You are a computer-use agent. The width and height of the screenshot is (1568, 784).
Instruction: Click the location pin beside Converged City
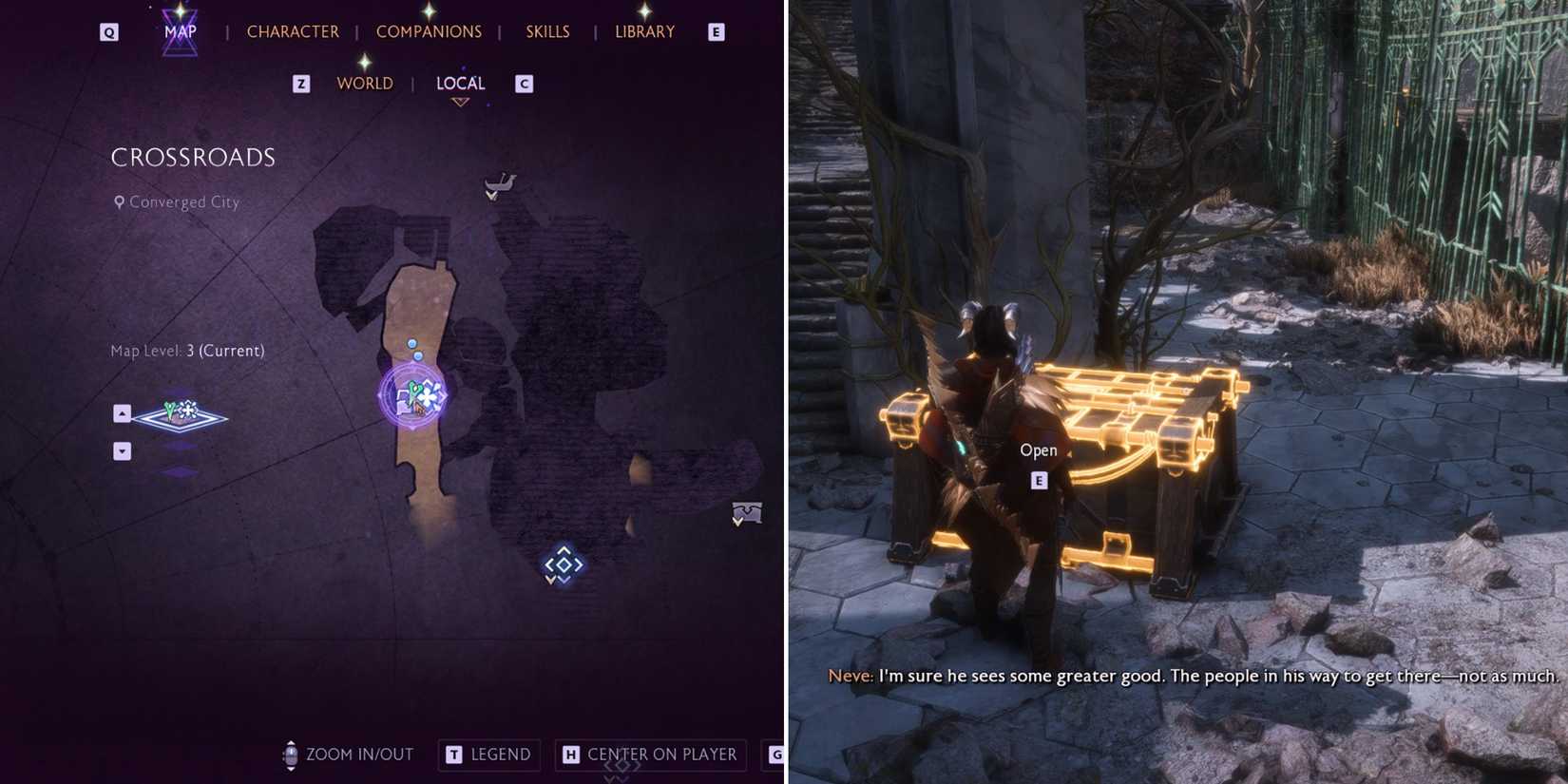[119, 201]
